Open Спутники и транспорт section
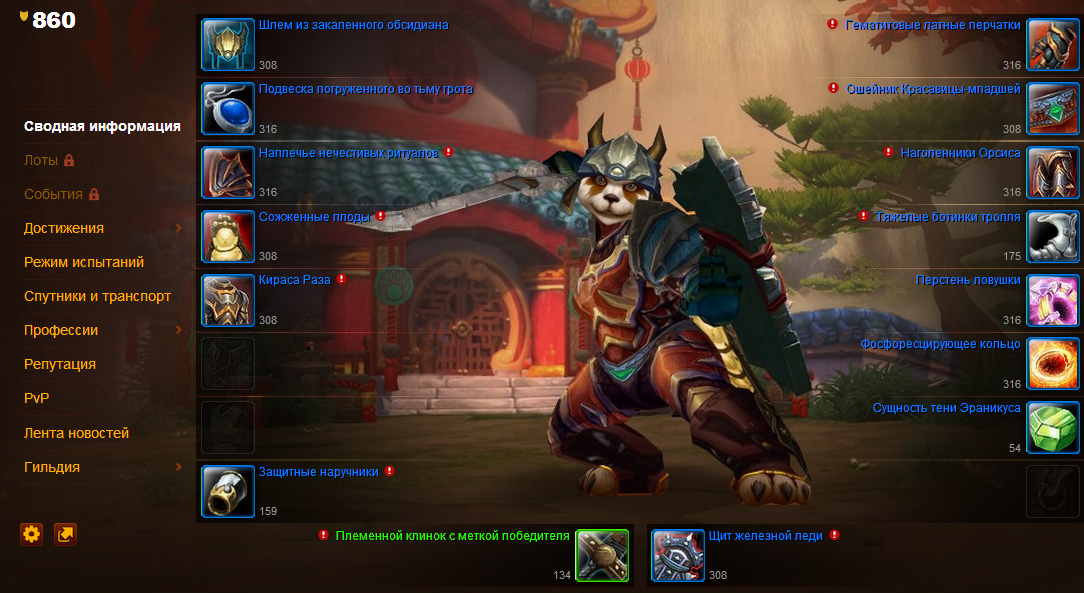1084x593 pixels. (97, 296)
